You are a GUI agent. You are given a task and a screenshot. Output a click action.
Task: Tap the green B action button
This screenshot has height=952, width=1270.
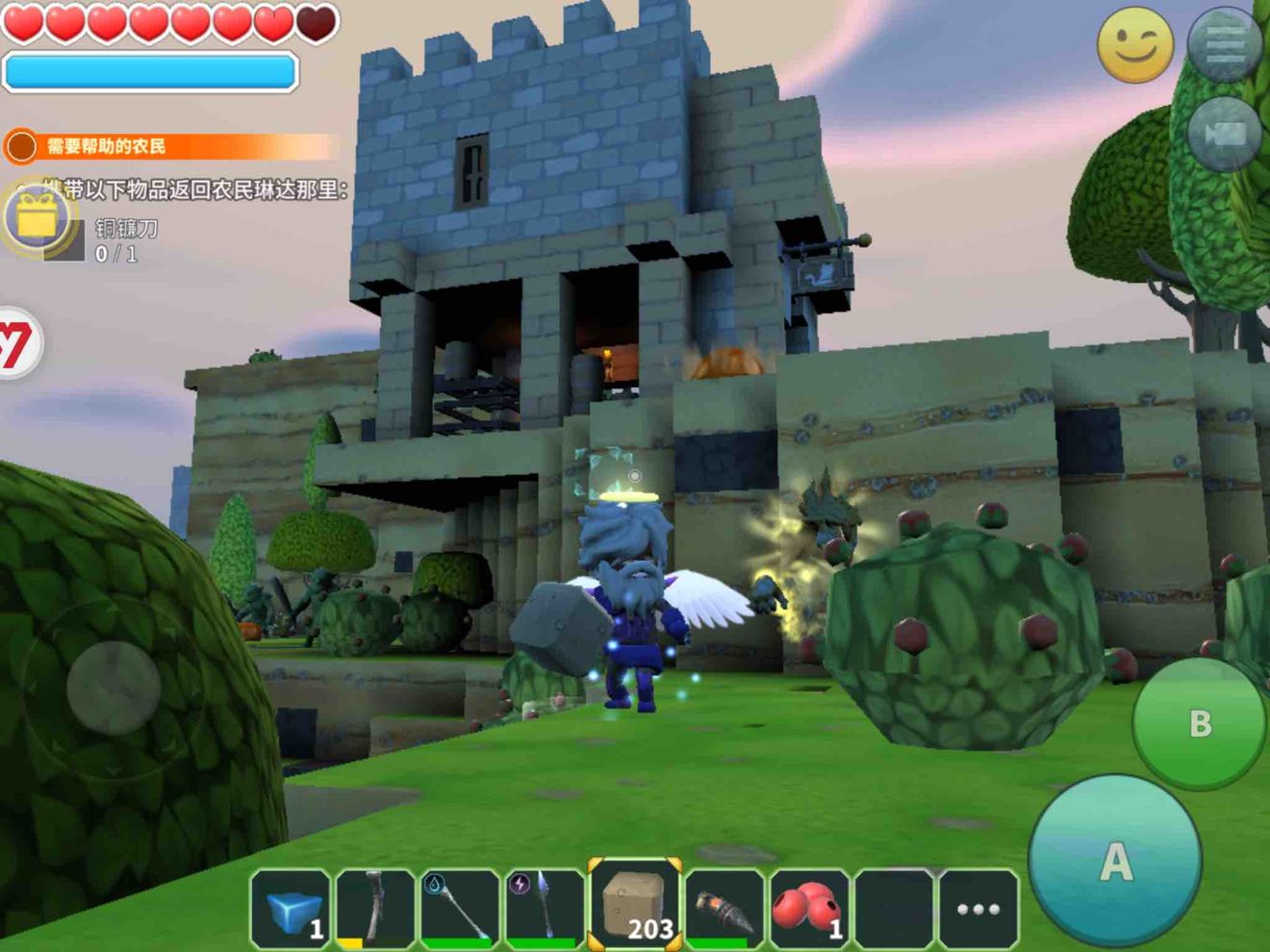click(x=1199, y=723)
